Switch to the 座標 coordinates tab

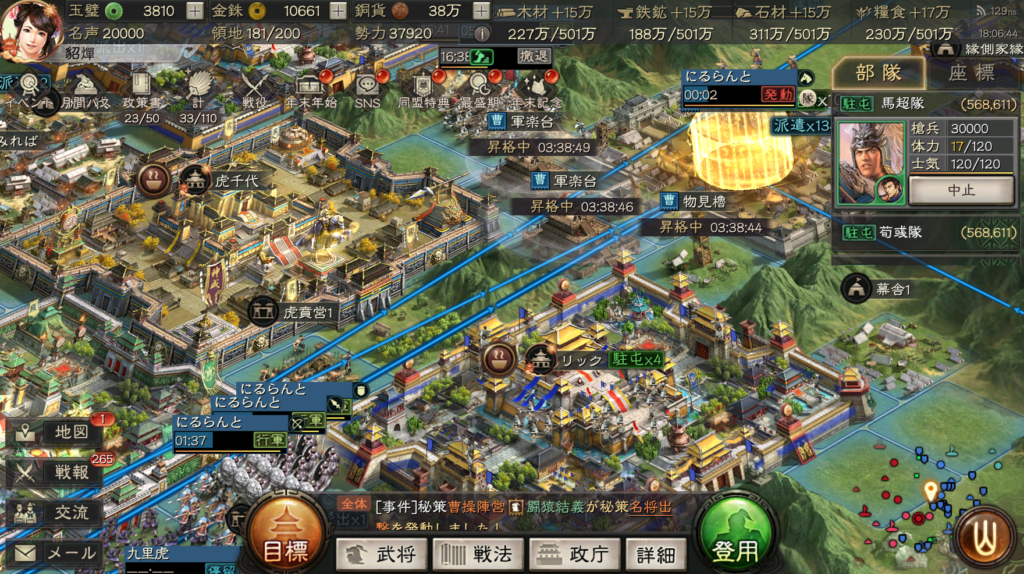970,73
